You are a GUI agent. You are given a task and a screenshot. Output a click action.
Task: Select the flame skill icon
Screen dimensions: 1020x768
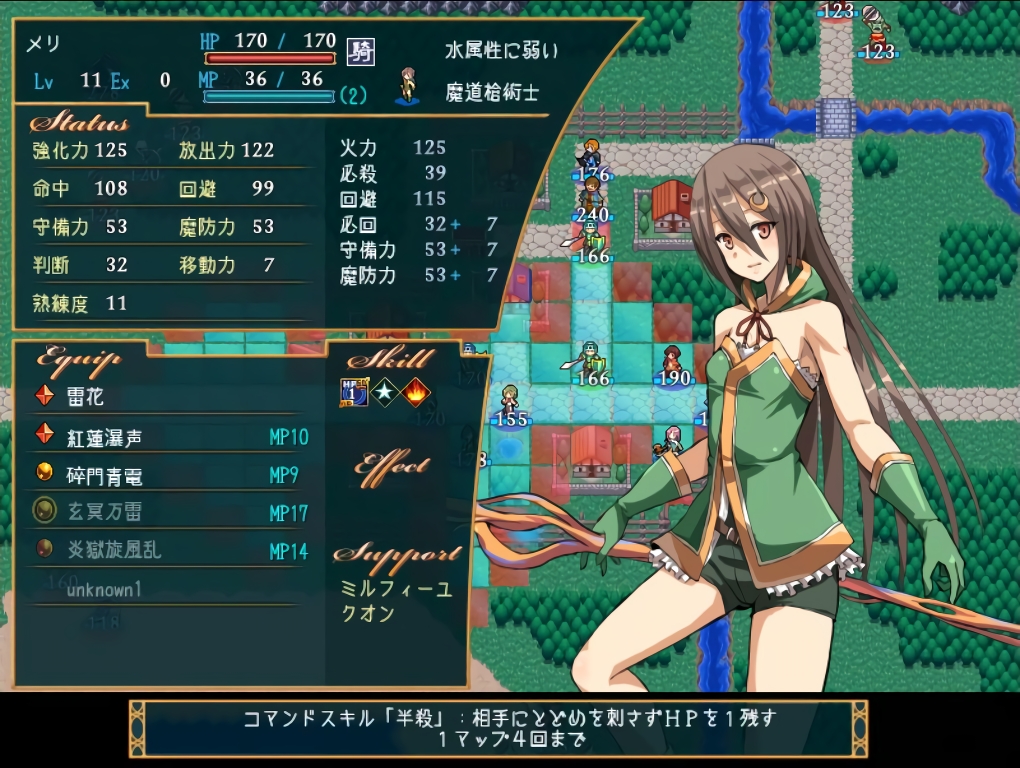tap(415, 393)
